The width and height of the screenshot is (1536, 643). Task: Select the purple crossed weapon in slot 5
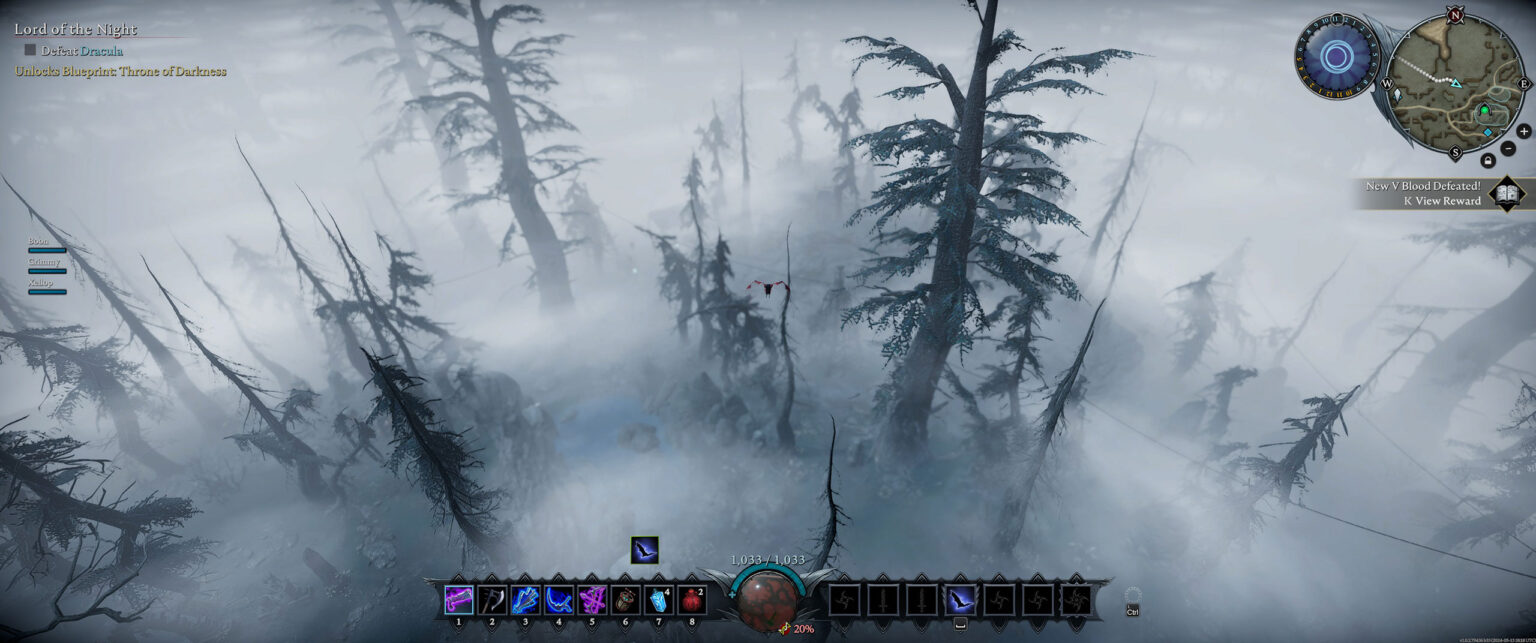point(592,599)
